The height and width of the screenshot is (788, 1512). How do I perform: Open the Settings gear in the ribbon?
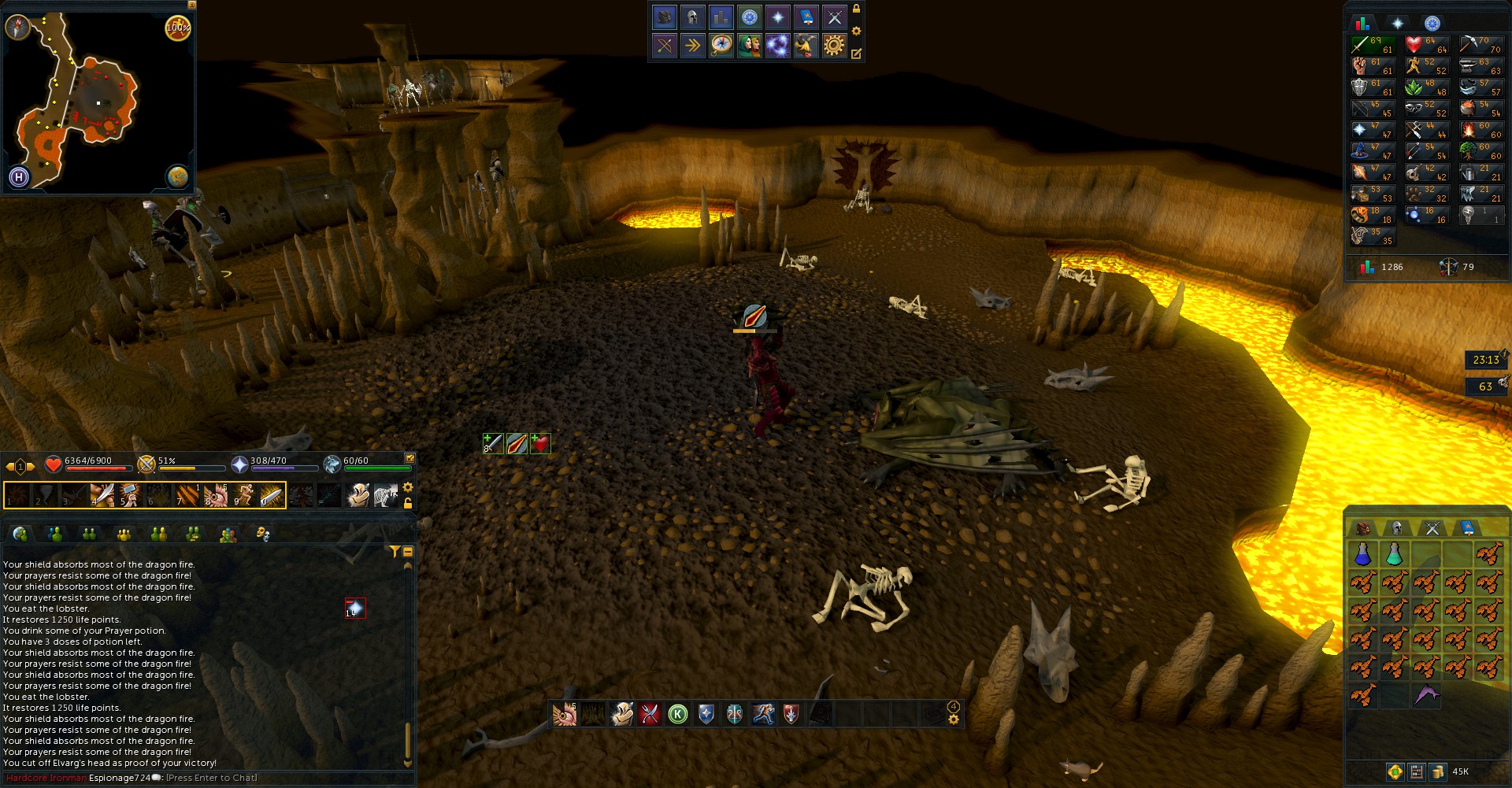(834, 46)
